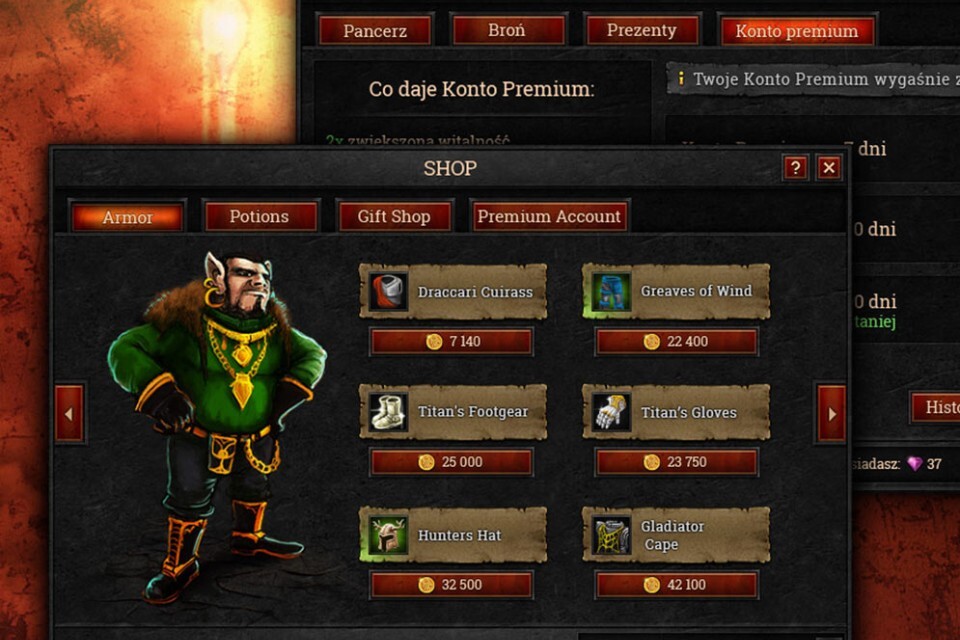This screenshot has height=640, width=960.
Task: Buy Greaves of Wind for 22 400
Action: (x=676, y=342)
